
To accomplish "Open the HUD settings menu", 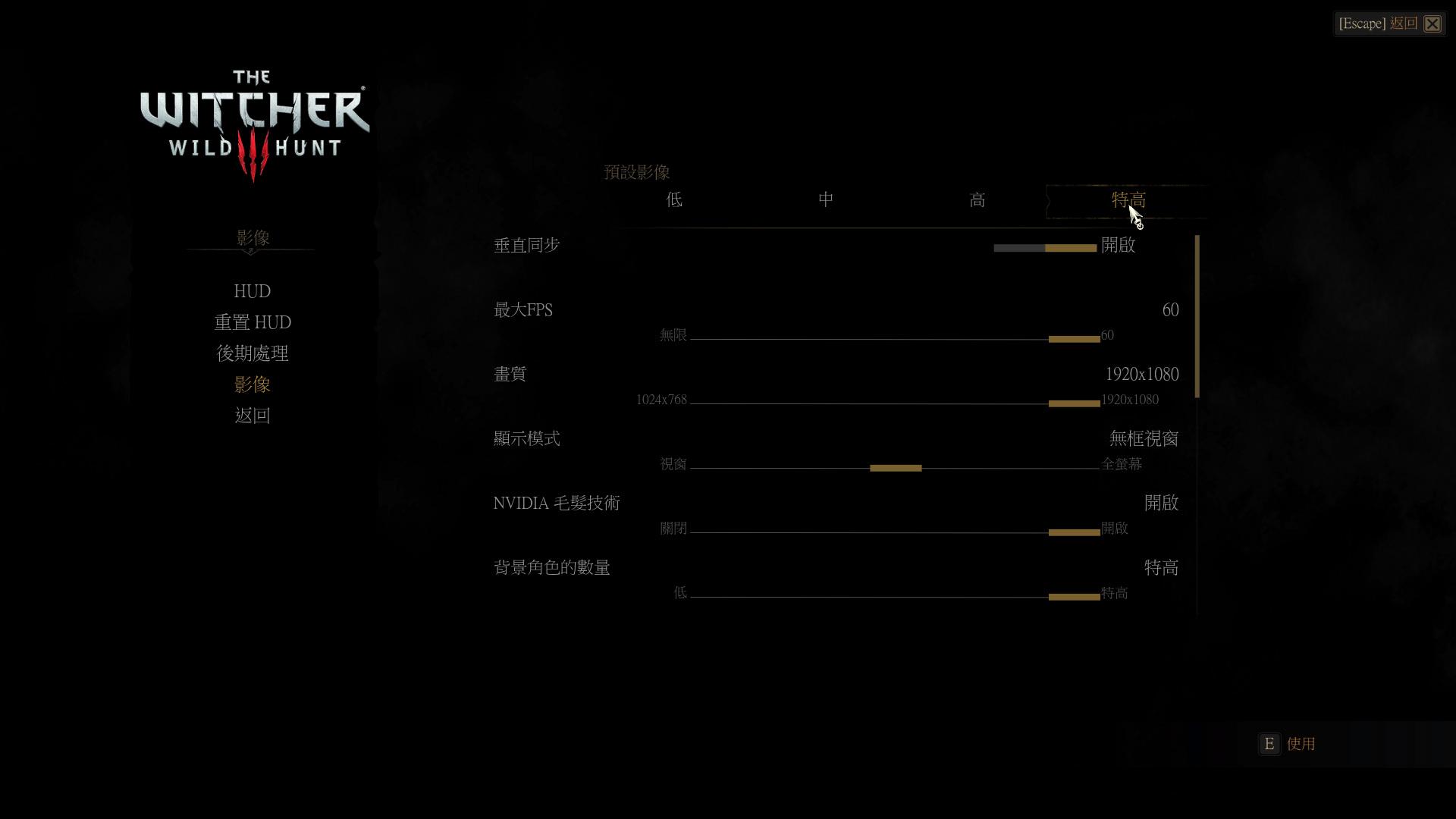I will [x=253, y=291].
